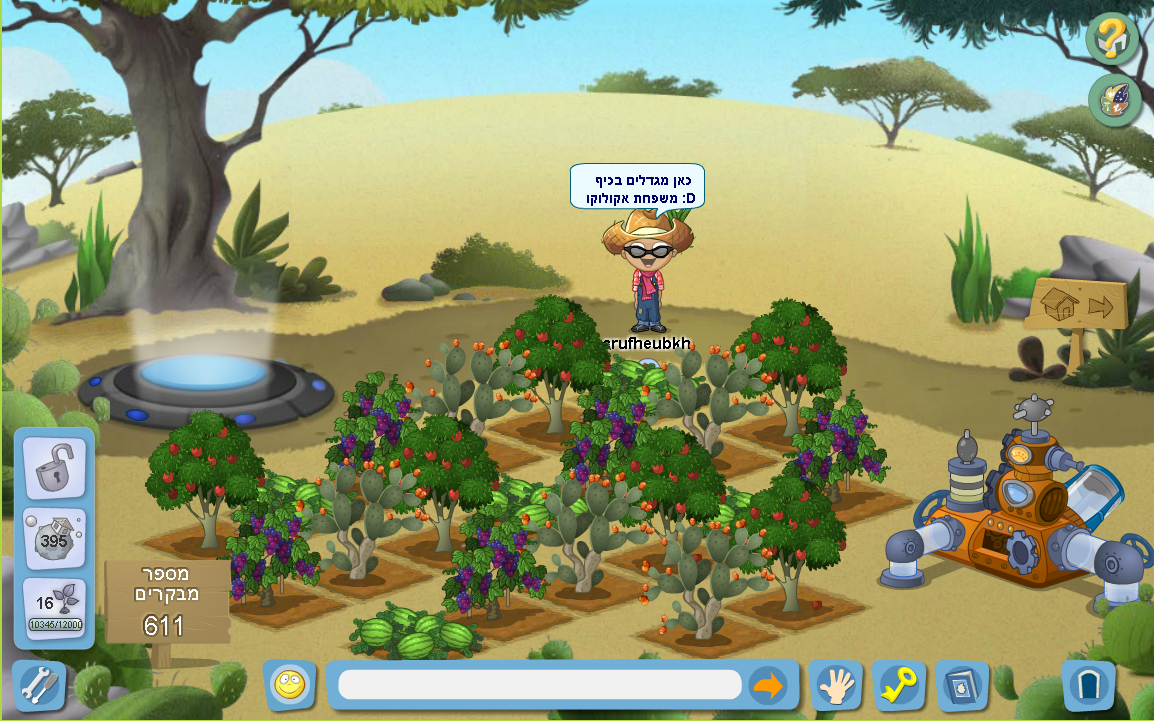Click the yellow key button
The width and height of the screenshot is (1154, 721).
[x=899, y=685]
